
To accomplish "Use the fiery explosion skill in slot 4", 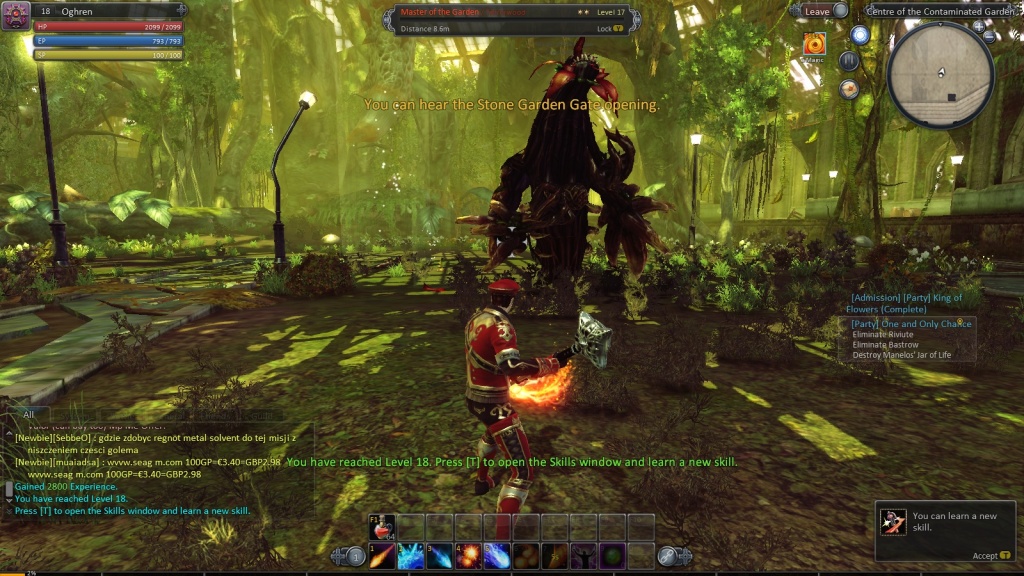I will pyautogui.click(x=469, y=556).
